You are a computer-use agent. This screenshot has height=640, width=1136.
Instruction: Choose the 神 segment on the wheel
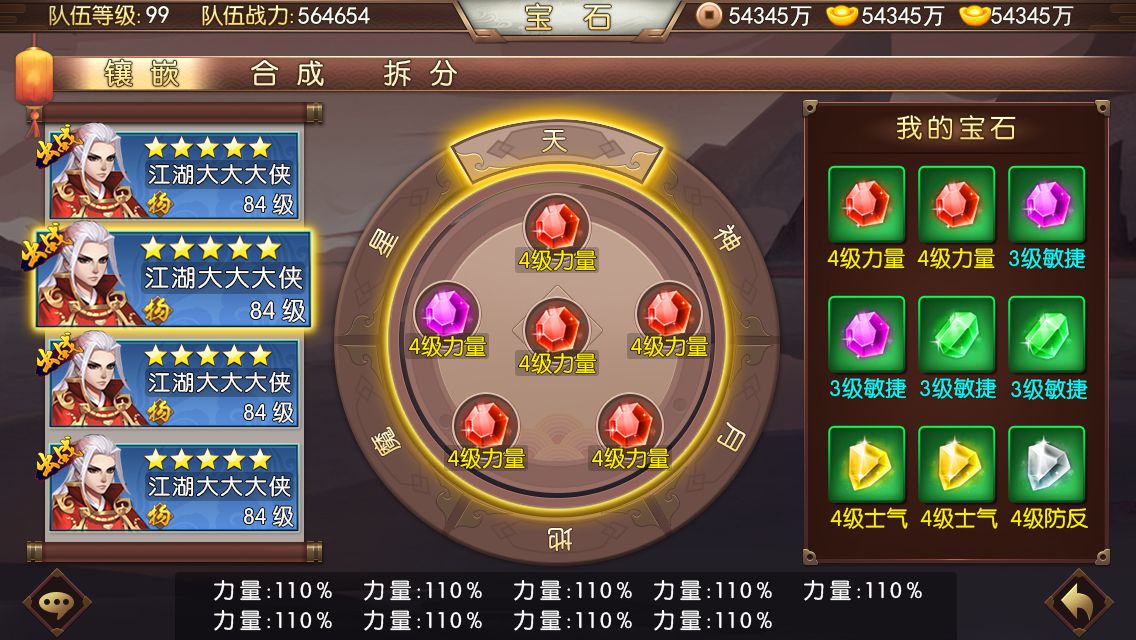tap(727, 240)
